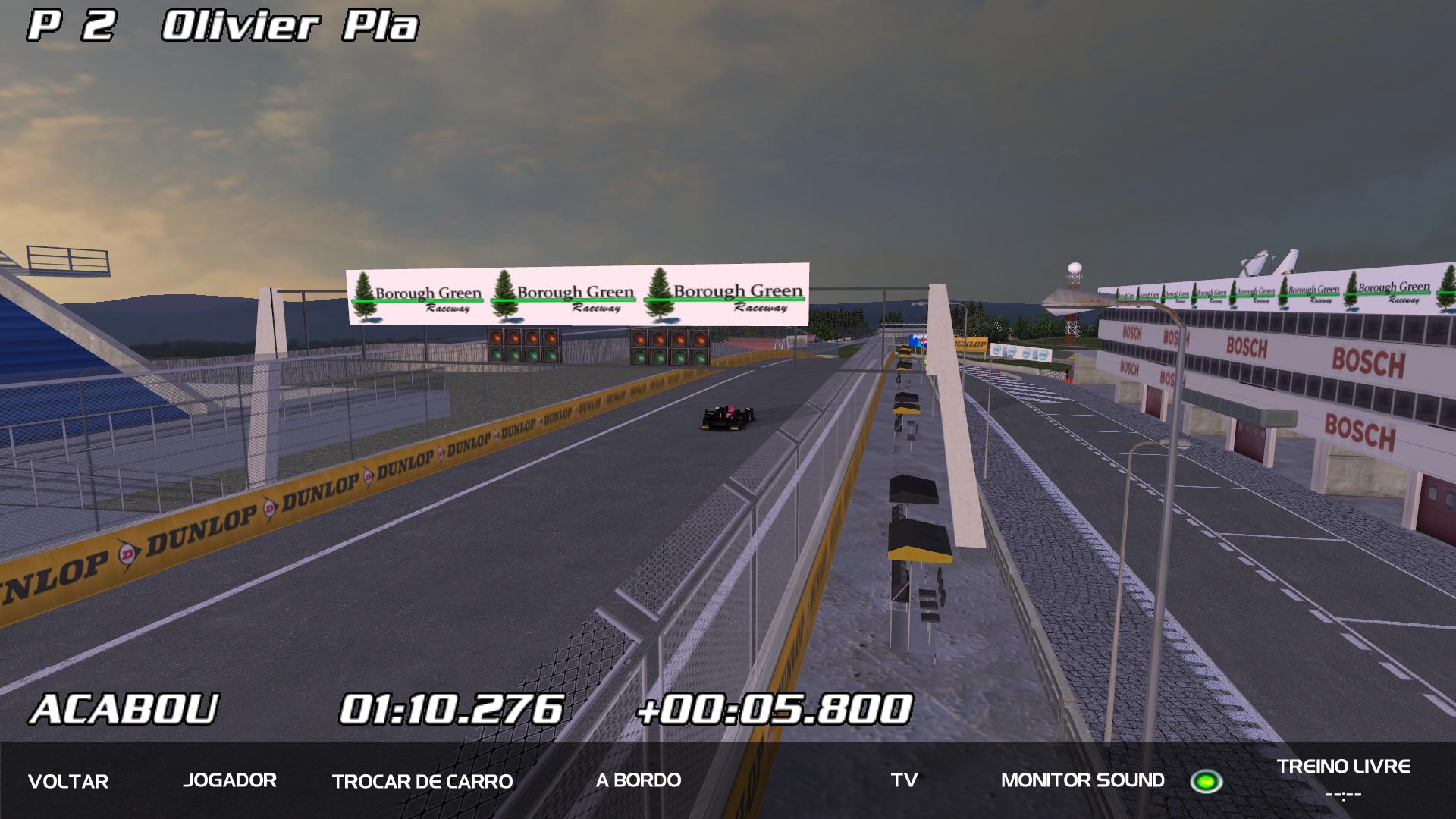1456x819 pixels.
Task: Go back with the VOLTAR button
Action: 68,781
